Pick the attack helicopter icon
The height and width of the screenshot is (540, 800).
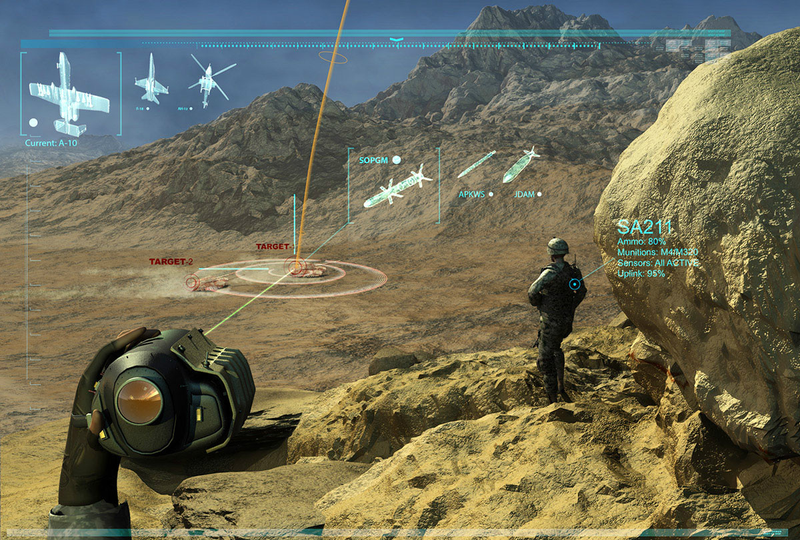209,80
